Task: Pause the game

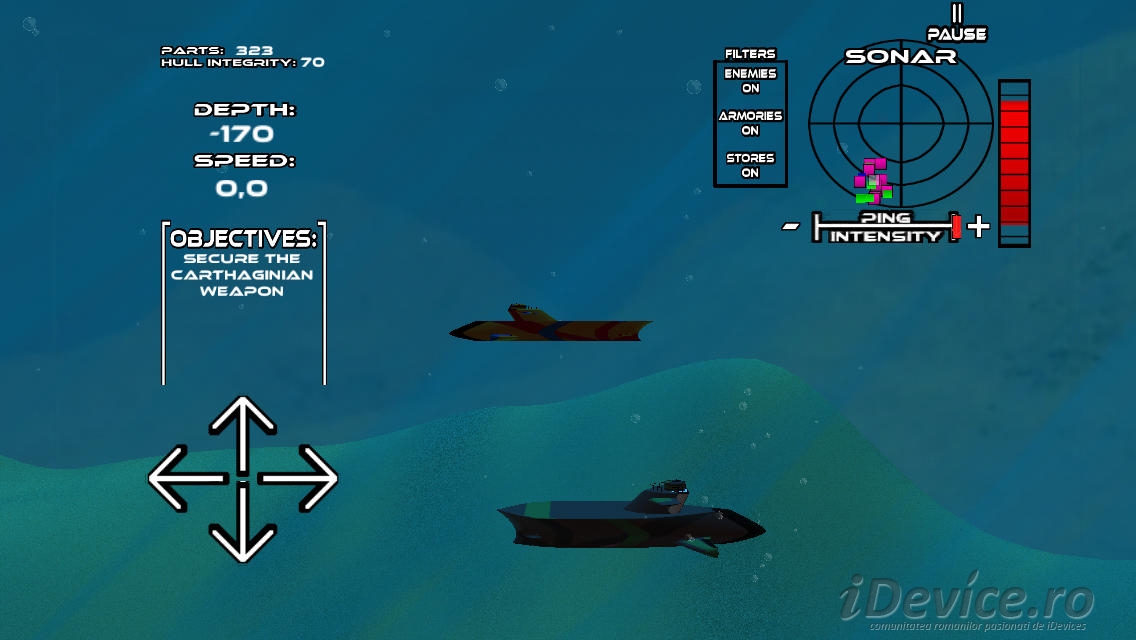Action: 957,25
